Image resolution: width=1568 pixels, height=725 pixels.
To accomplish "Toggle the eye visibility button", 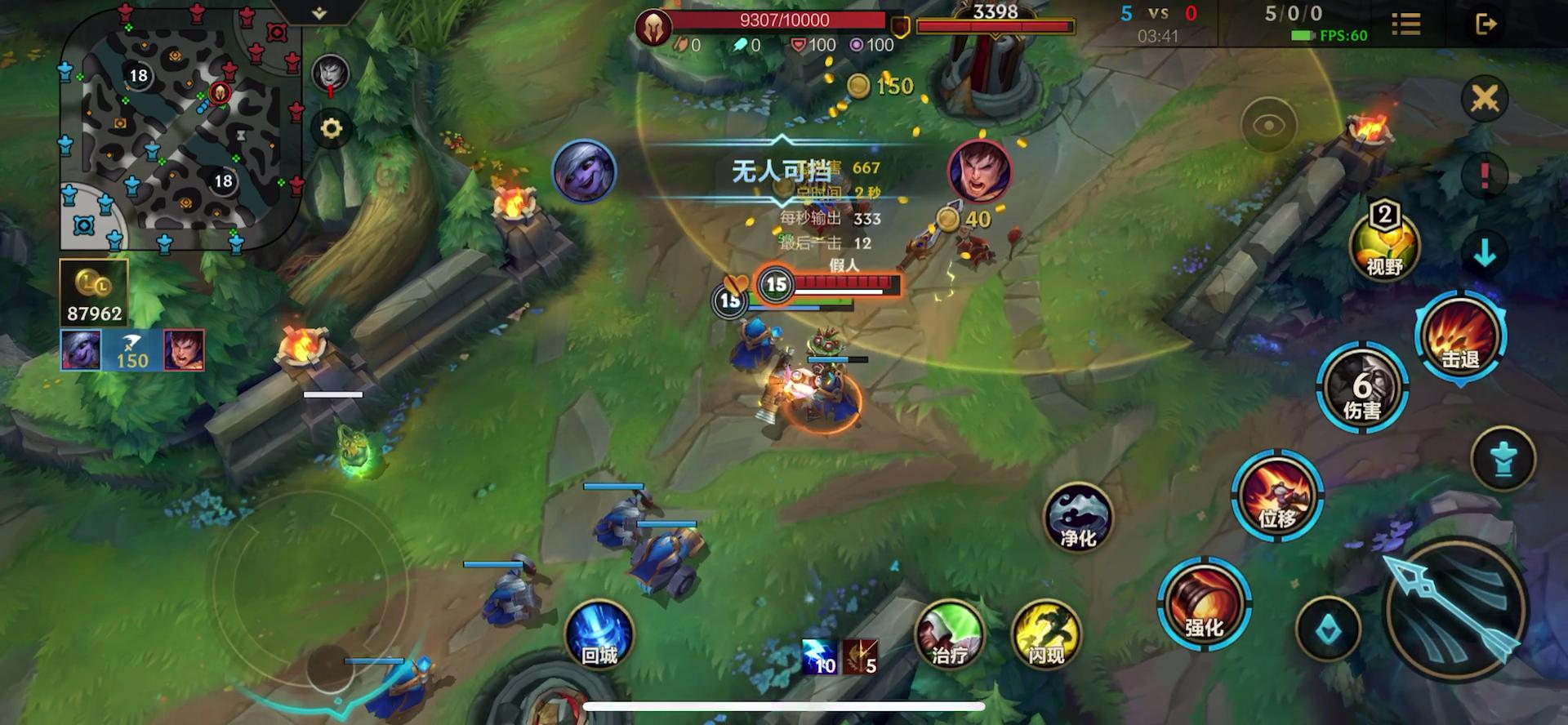I will coord(1268,126).
